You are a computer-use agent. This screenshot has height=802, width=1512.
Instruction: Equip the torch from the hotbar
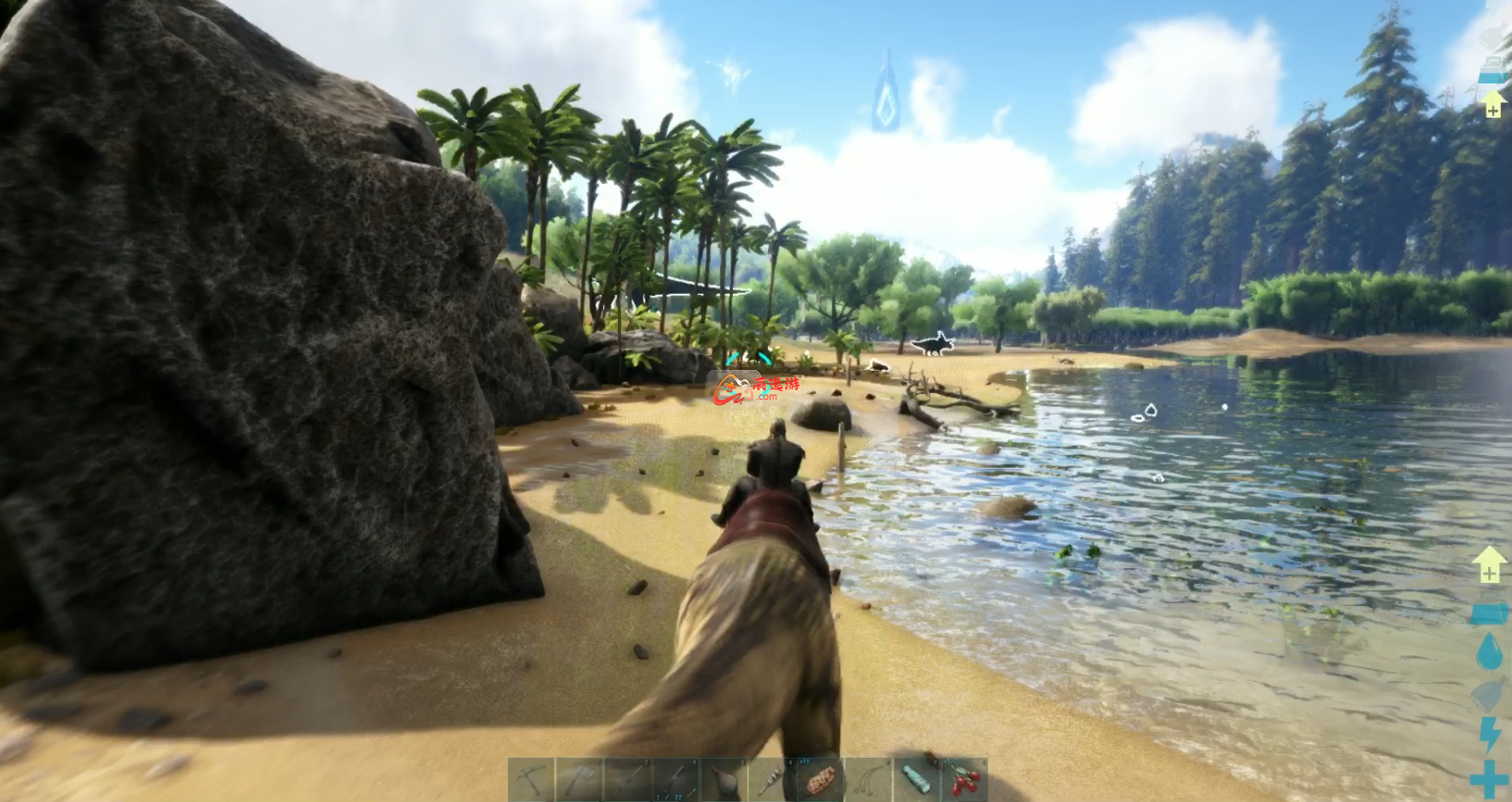[x=772, y=780]
